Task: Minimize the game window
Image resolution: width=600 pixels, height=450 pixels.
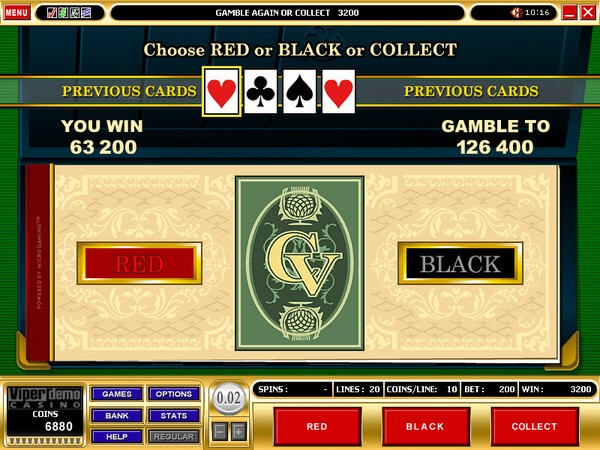Action: (x=570, y=12)
